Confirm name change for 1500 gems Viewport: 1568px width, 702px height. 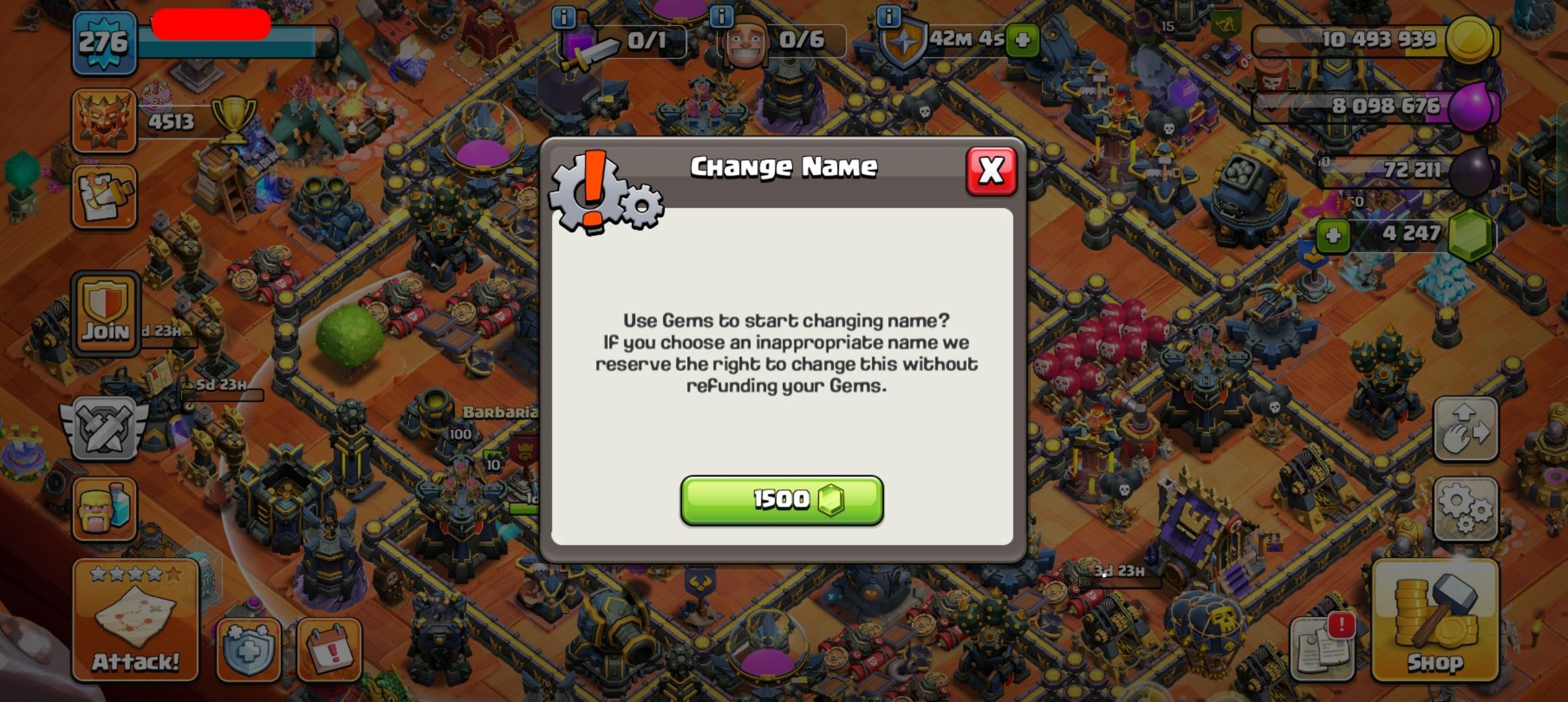click(781, 500)
